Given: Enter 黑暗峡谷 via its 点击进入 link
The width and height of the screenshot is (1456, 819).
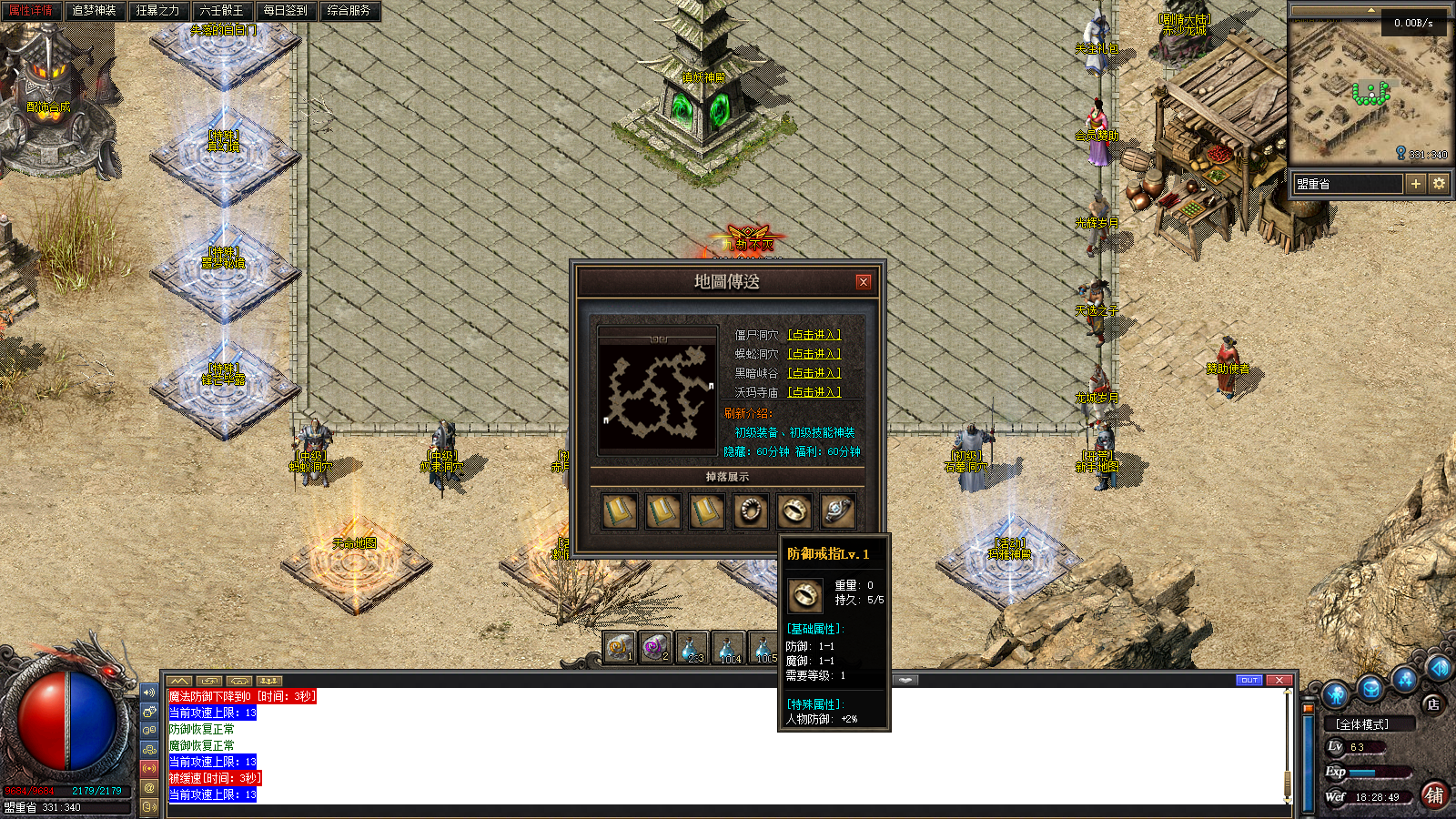Looking at the screenshot, I should tap(814, 373).
